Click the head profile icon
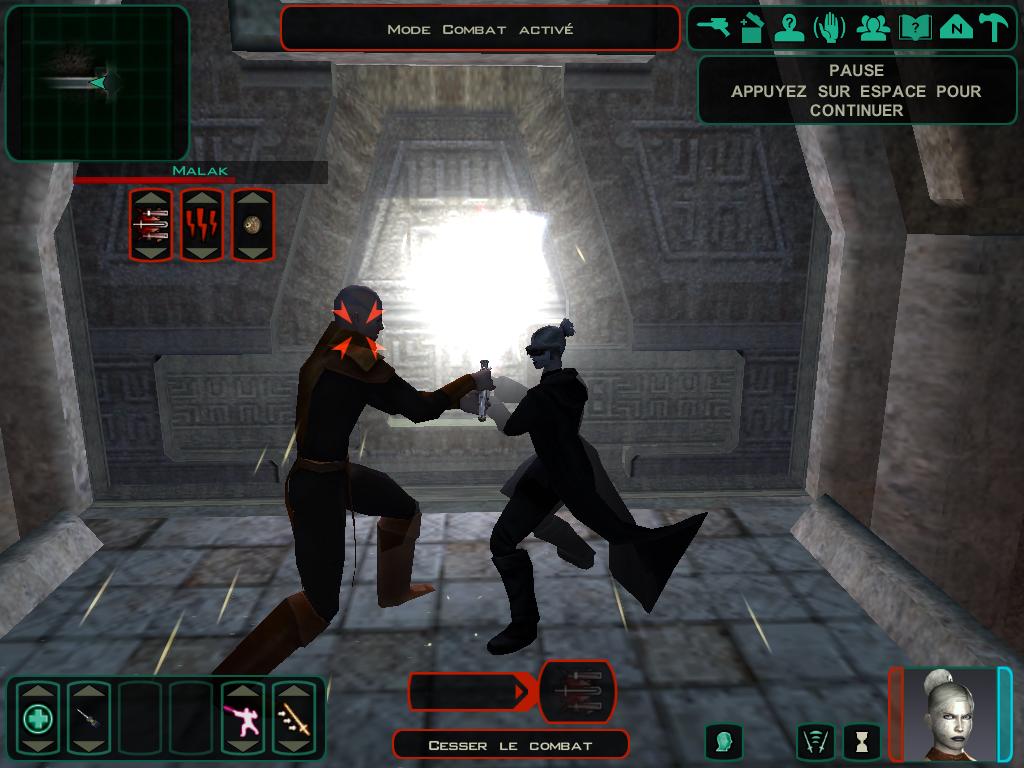 [724, 741]
